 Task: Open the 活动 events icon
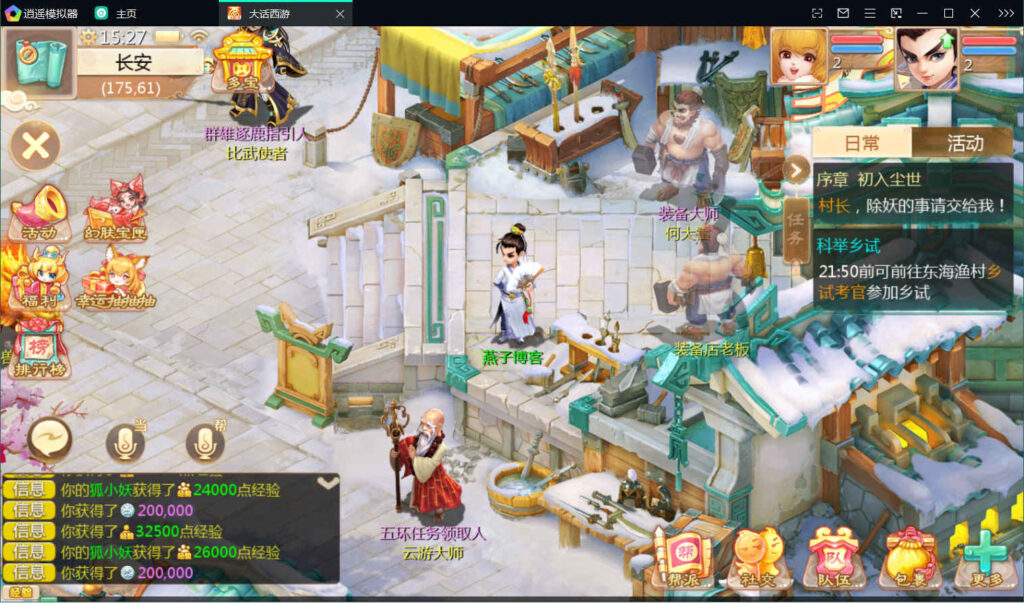click(x=39, y=213)
